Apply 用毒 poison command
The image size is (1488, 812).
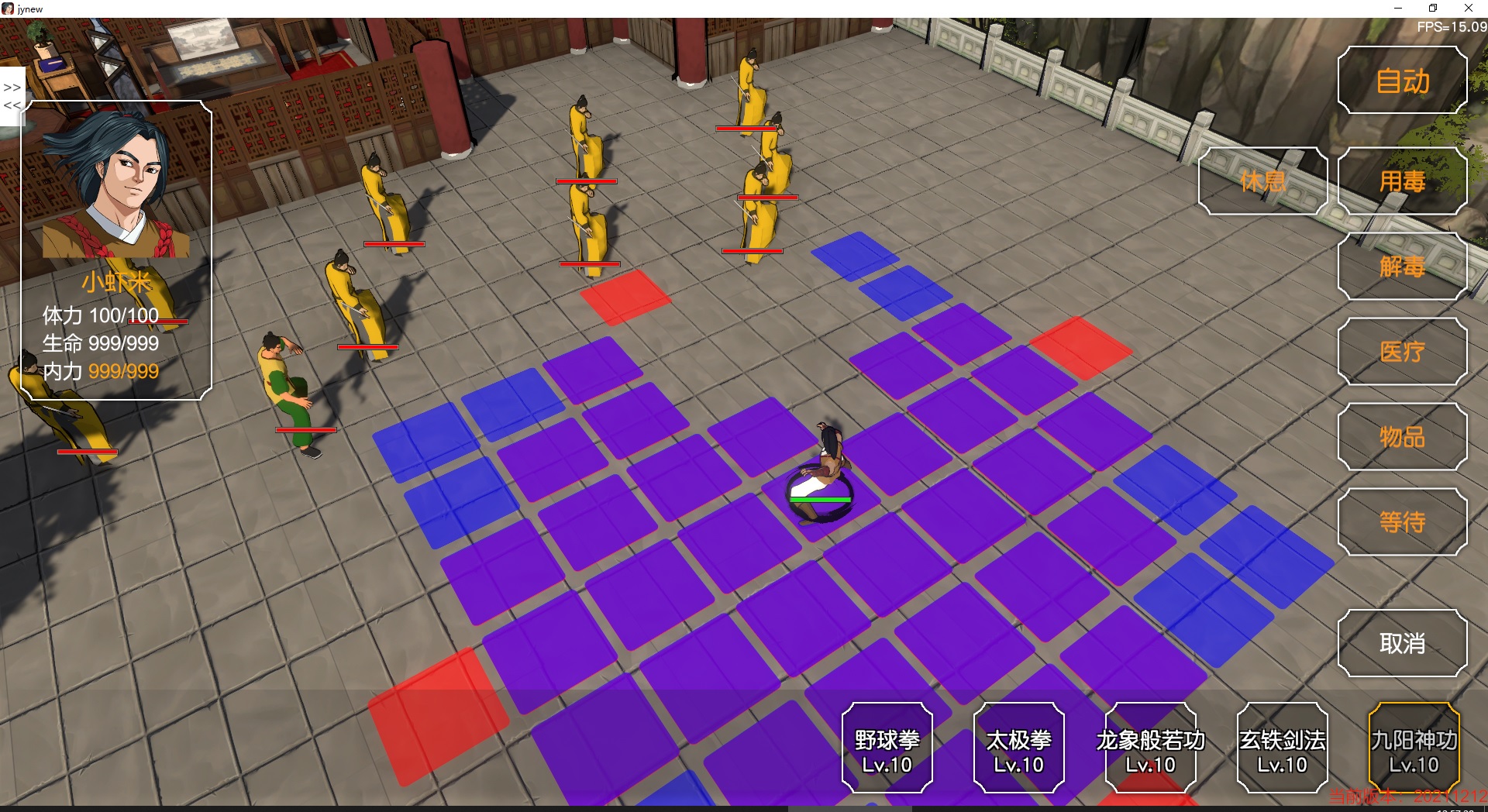tap(1403, 182)
